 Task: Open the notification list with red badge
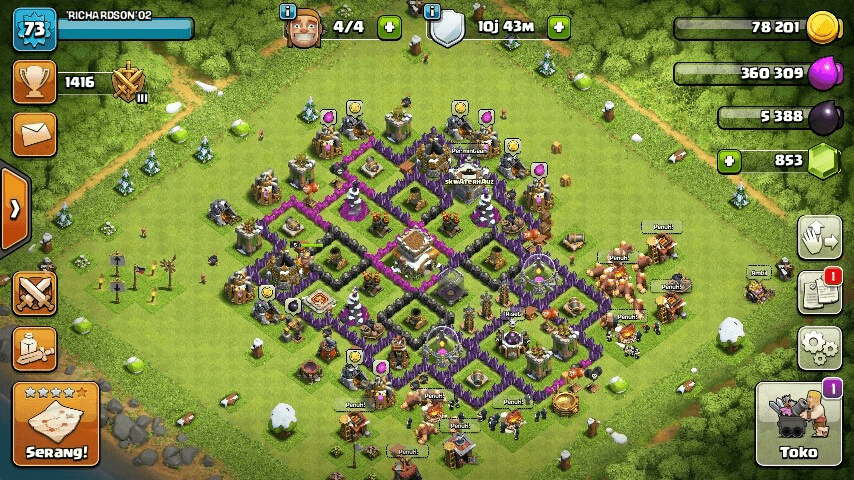[819, 292]
